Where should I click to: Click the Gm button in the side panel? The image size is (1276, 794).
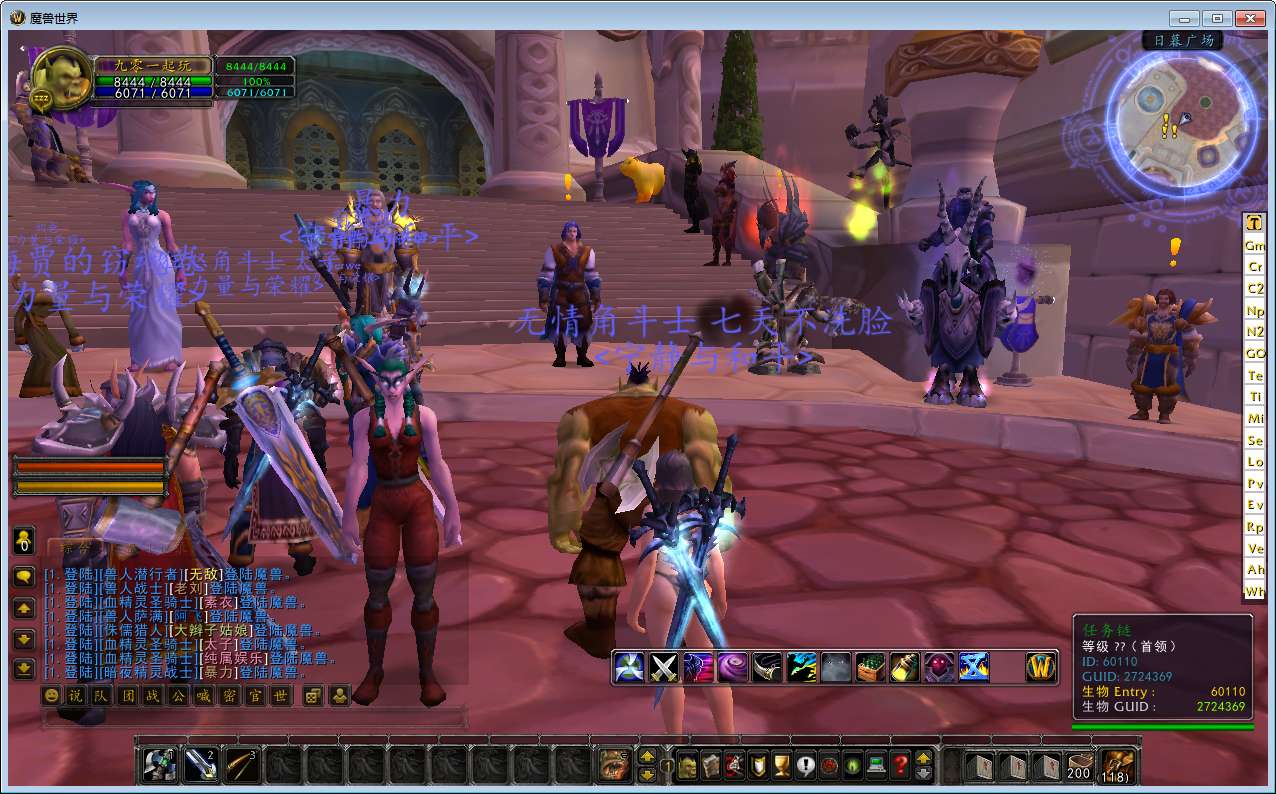(1254, 245)
